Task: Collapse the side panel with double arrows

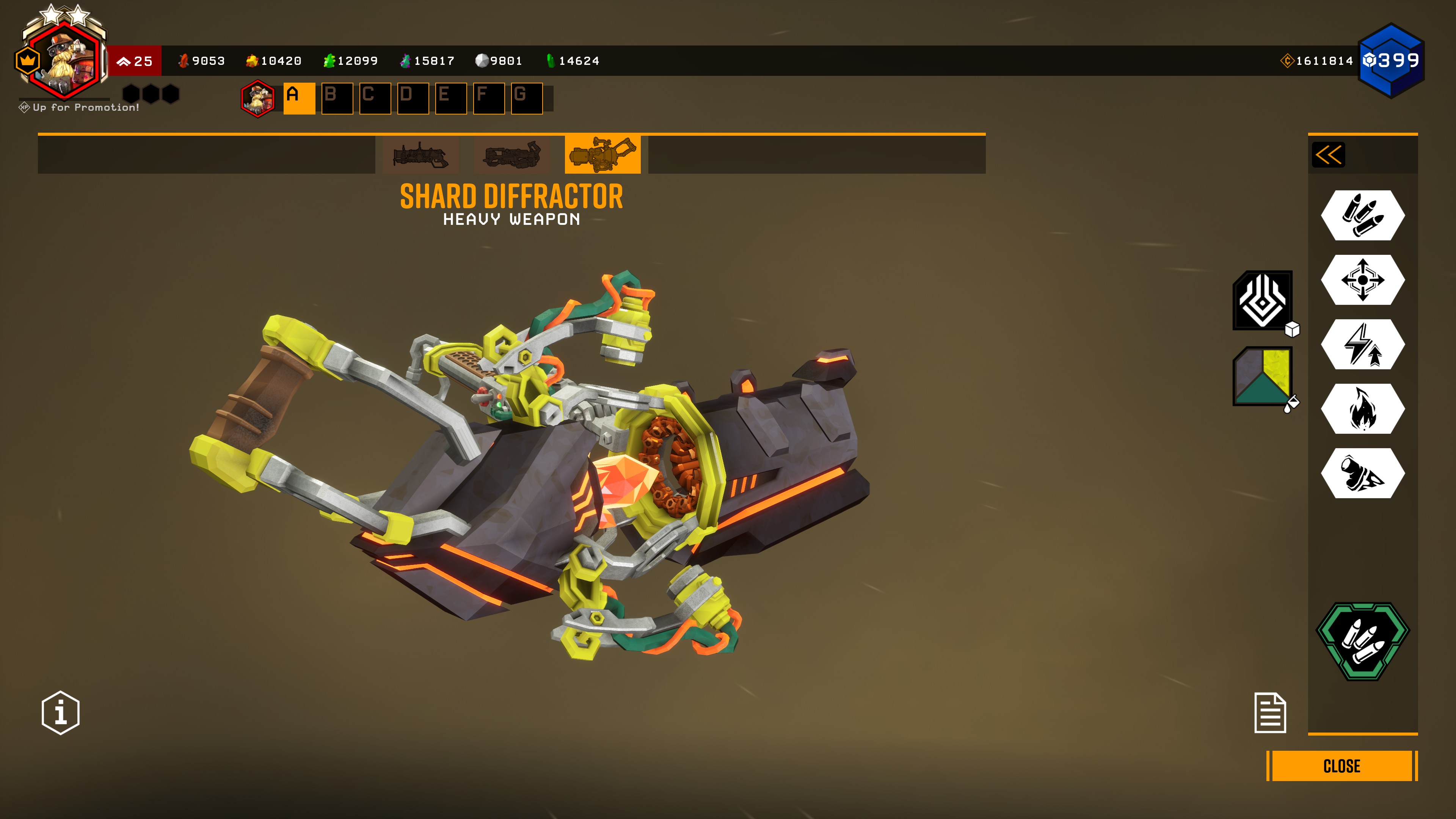Action: [1328, 155]
